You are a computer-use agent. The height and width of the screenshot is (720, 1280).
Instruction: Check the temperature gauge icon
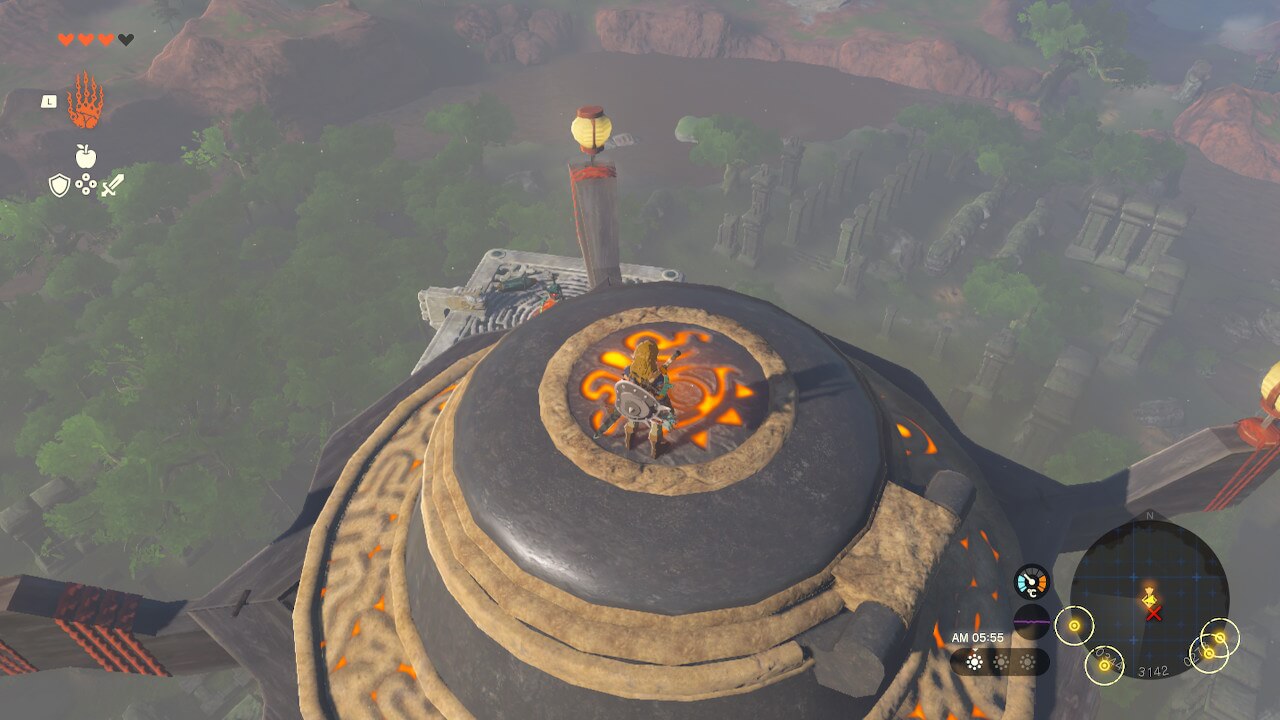[1031, 583]
